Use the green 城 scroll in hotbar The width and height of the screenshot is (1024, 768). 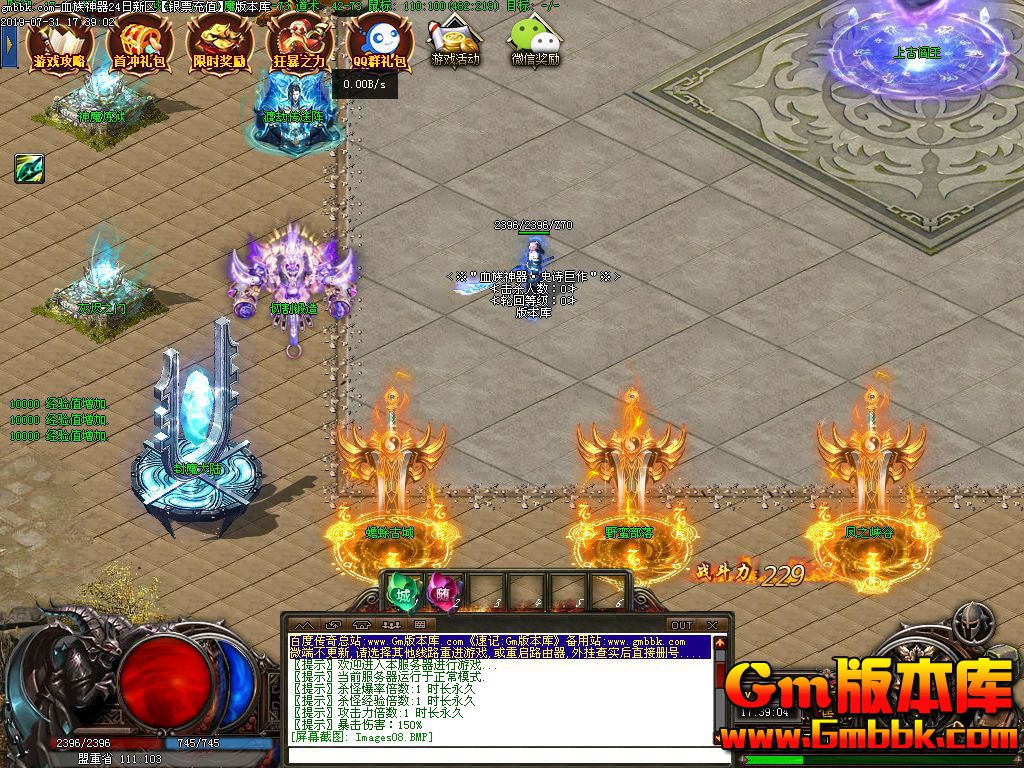pos(402,592)
